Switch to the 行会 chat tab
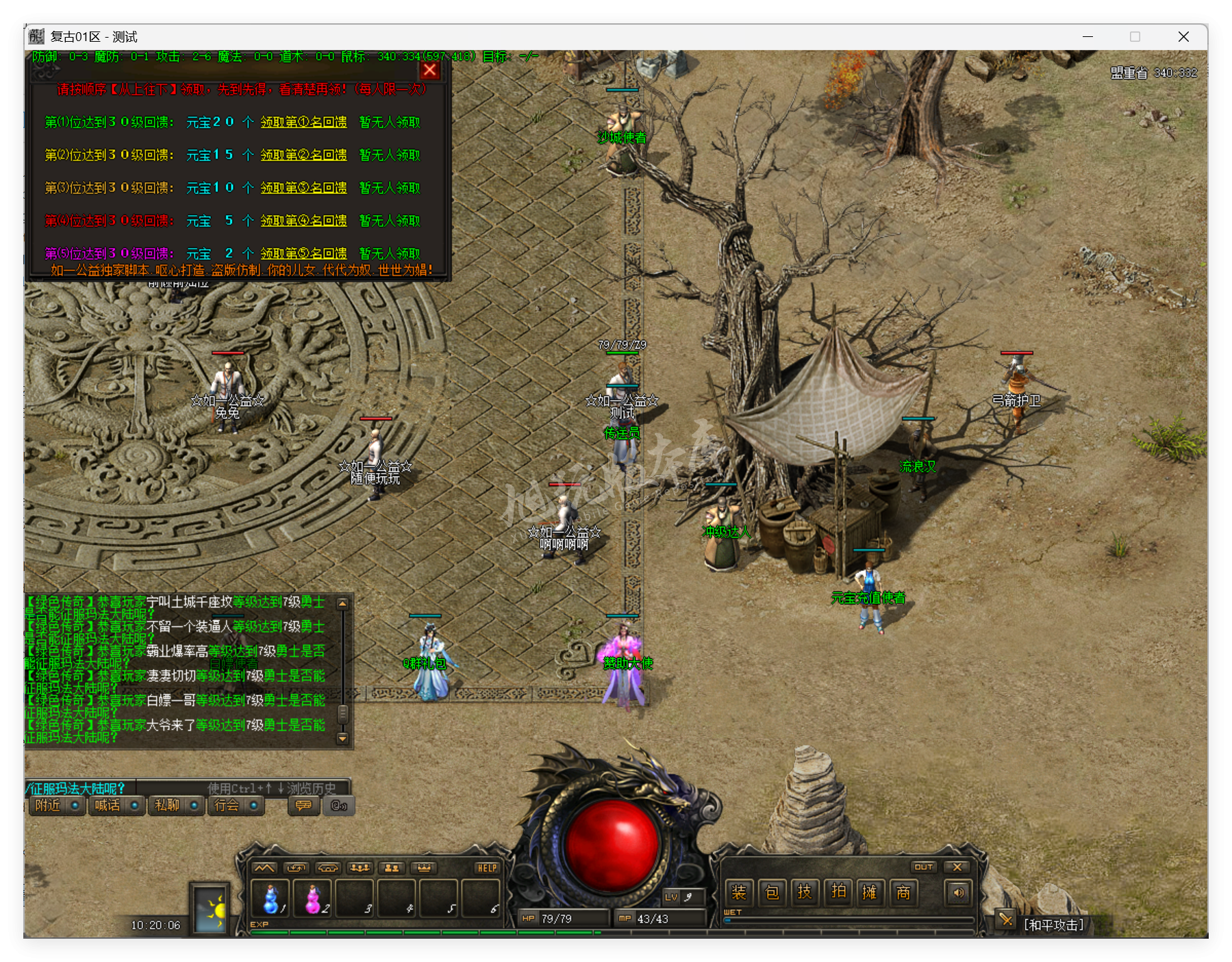Image resolution: width=1232 pixels, height=962 pixels. coord(229,806)
